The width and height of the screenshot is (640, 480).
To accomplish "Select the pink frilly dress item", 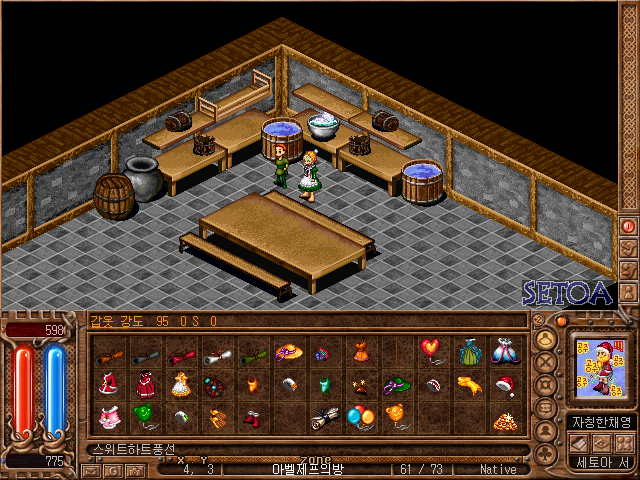I will coord(109,415).
